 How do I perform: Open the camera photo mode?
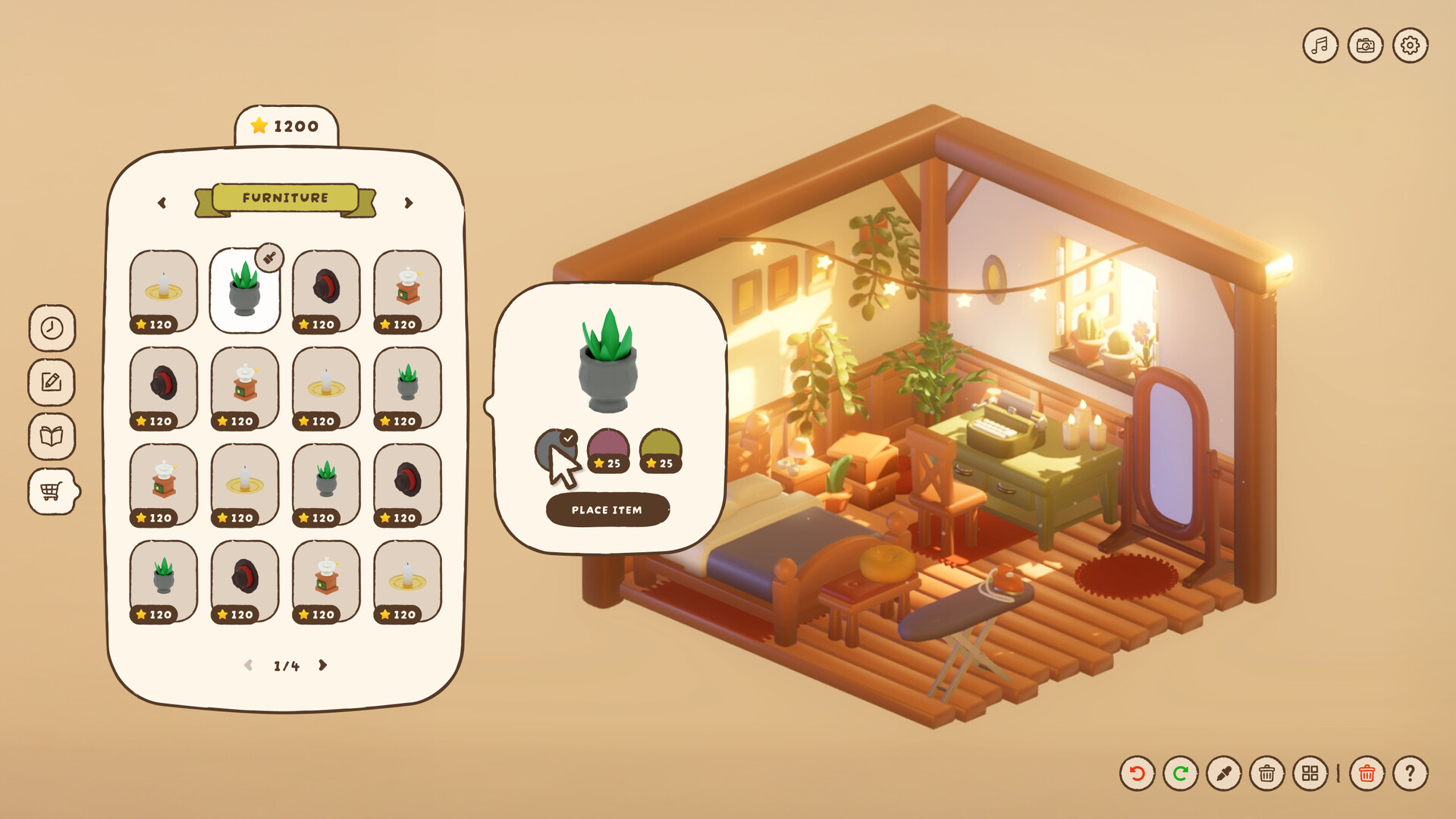[x=1365, y=45]
